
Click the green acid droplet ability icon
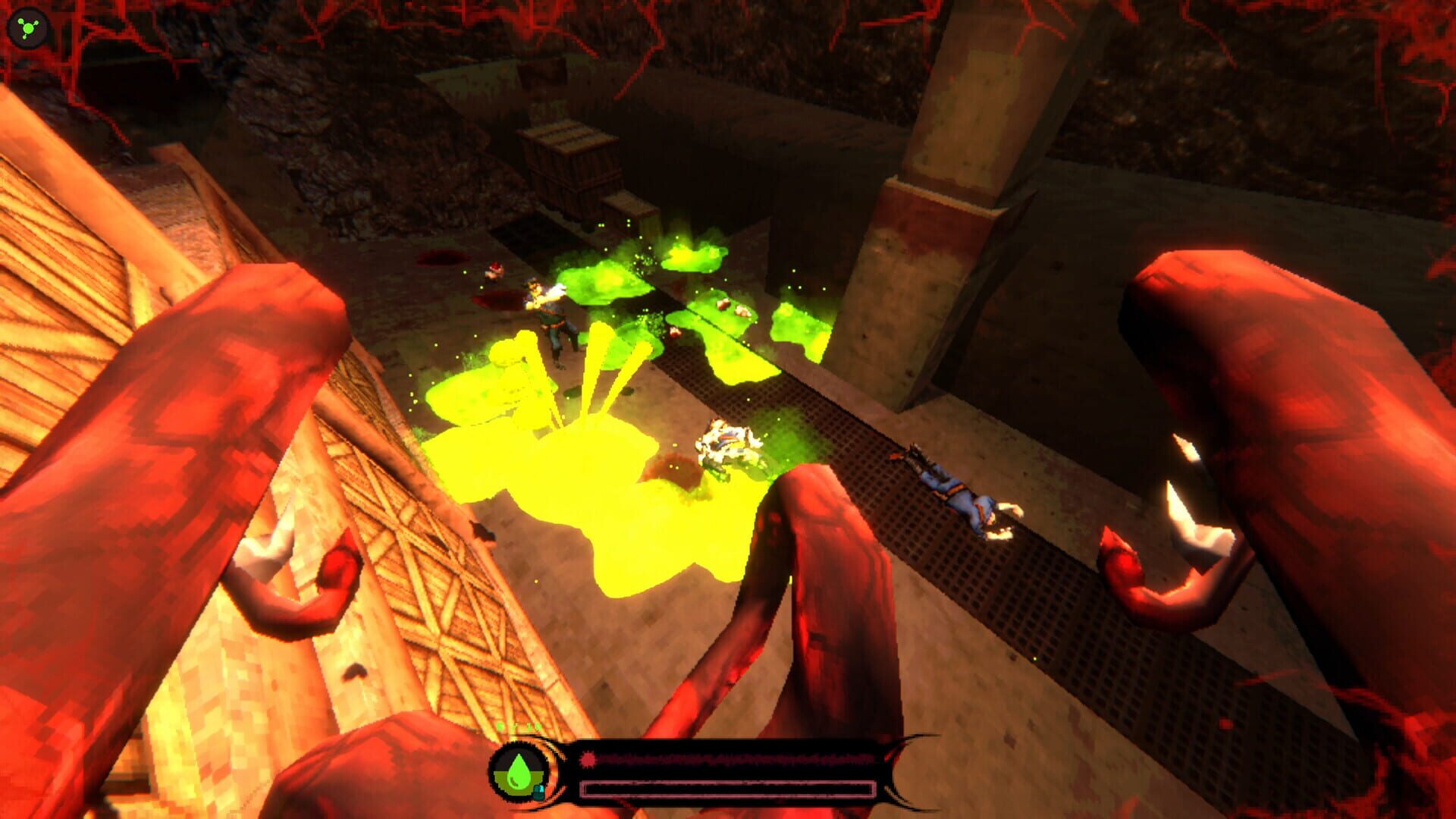(x=518, y=773)
